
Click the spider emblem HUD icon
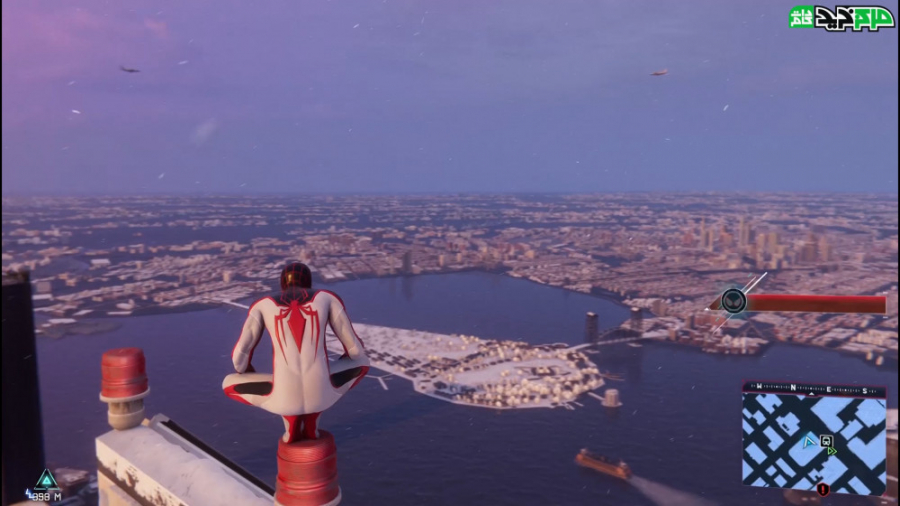coord(734,301)
